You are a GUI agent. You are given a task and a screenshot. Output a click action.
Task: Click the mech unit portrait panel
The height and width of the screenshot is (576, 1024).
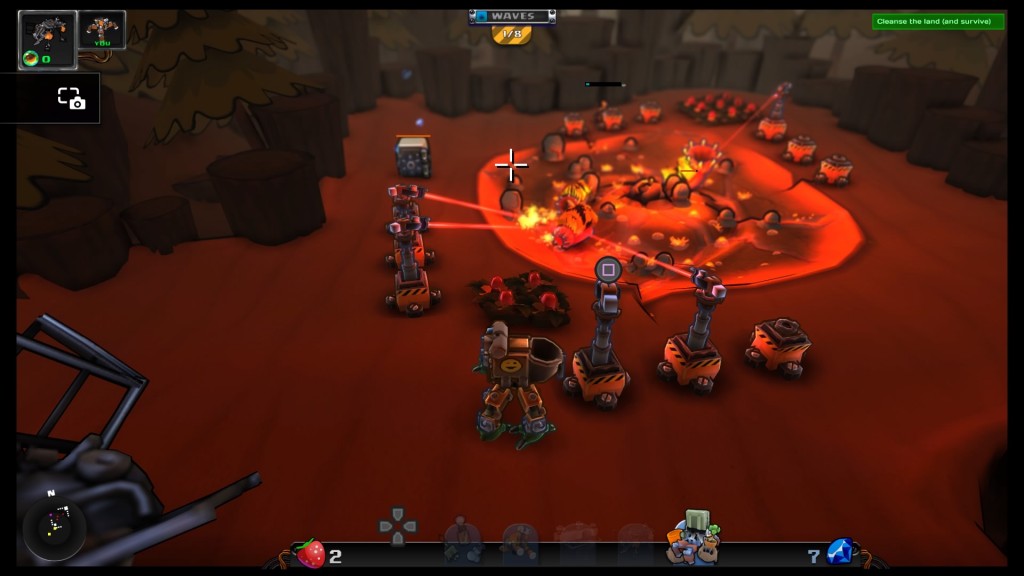point(47,40)
